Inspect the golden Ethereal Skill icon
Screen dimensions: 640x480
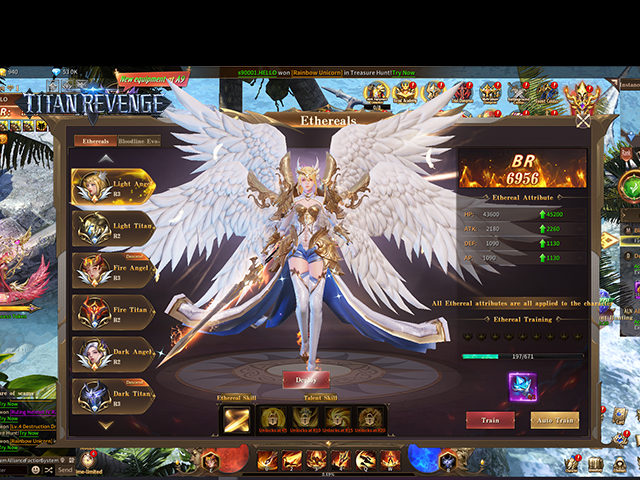(237, 419)
